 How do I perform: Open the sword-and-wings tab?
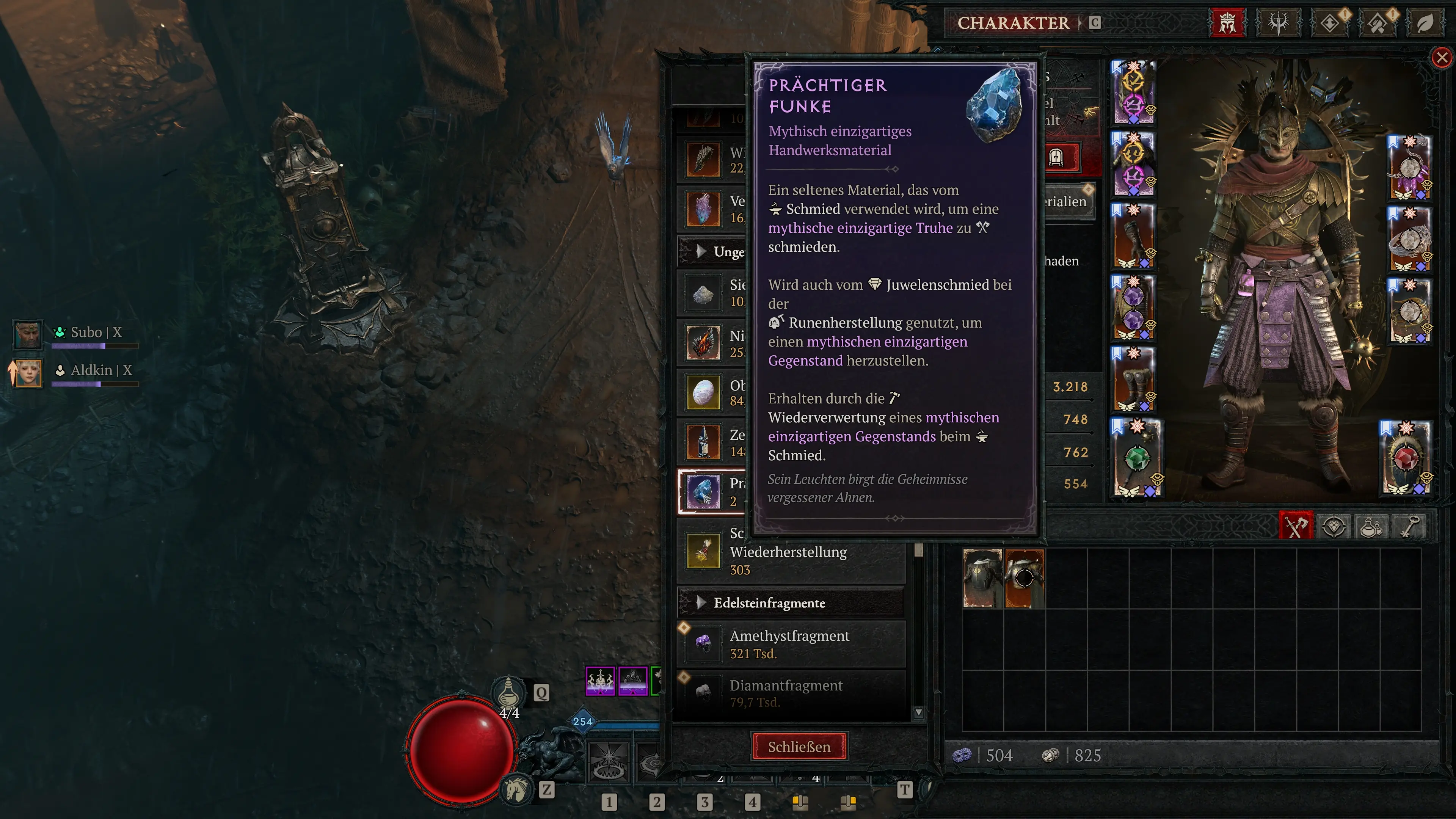point(1278,23)
